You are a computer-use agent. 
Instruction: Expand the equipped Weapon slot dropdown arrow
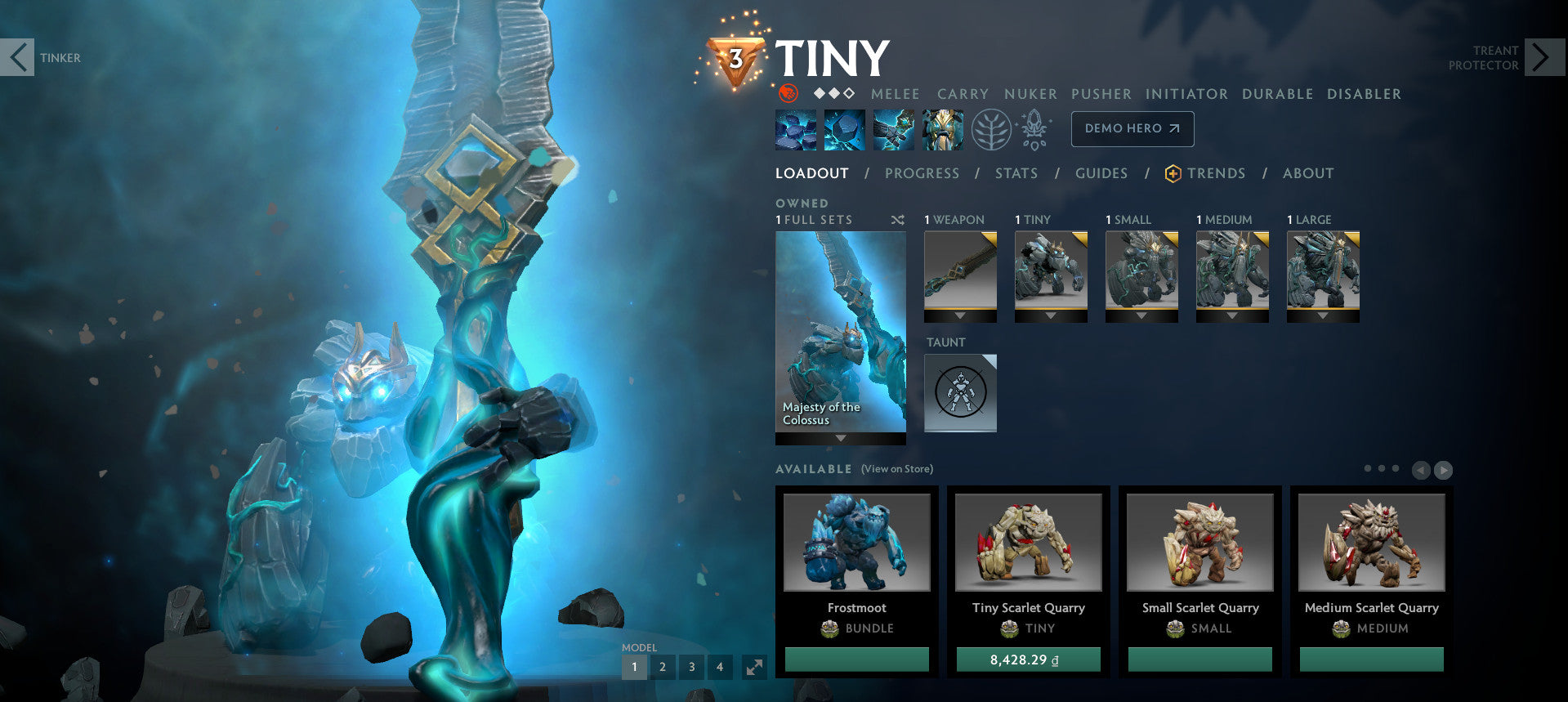click(x=960, y=317)
